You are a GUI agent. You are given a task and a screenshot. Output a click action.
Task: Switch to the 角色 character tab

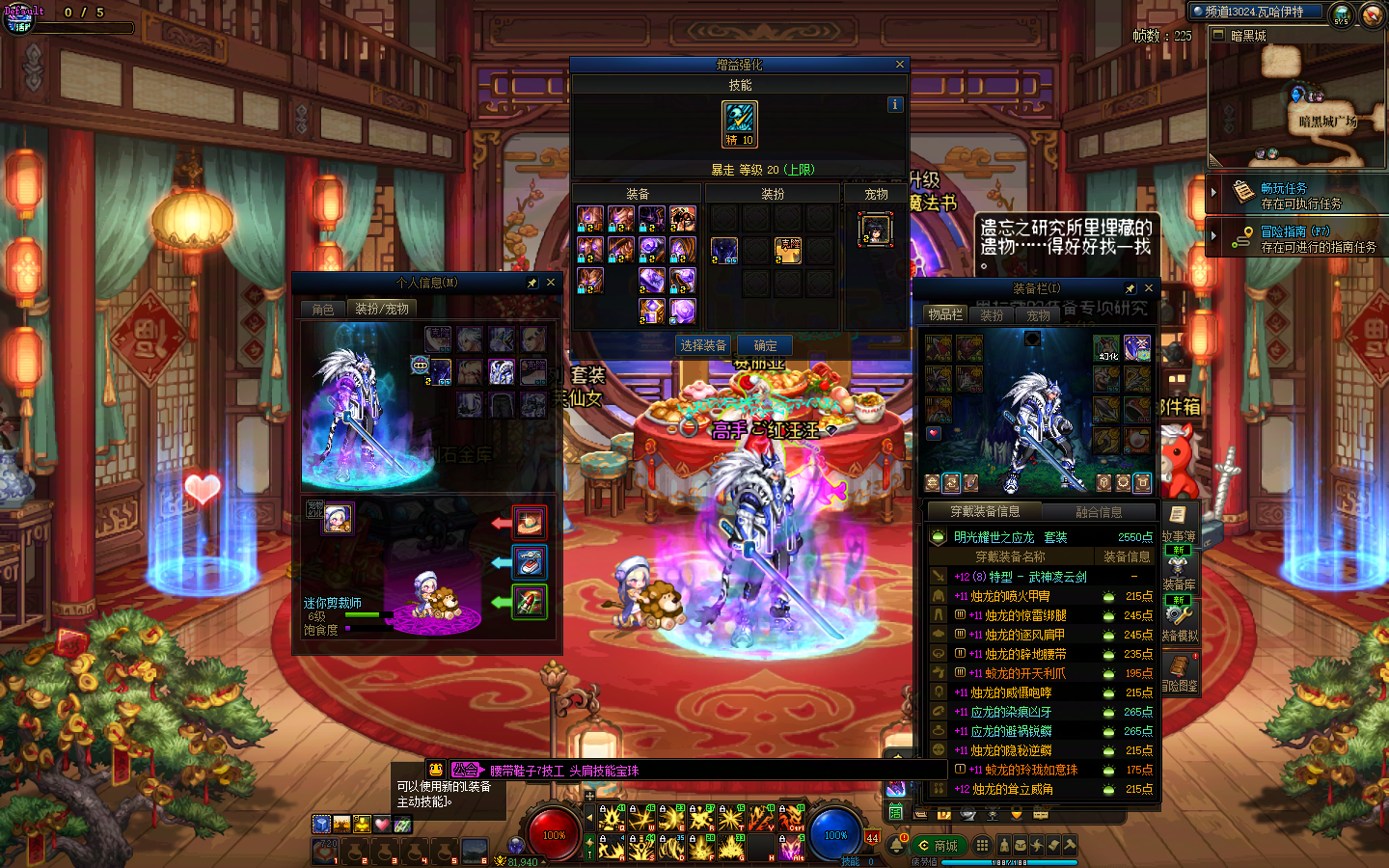(323, 309)
